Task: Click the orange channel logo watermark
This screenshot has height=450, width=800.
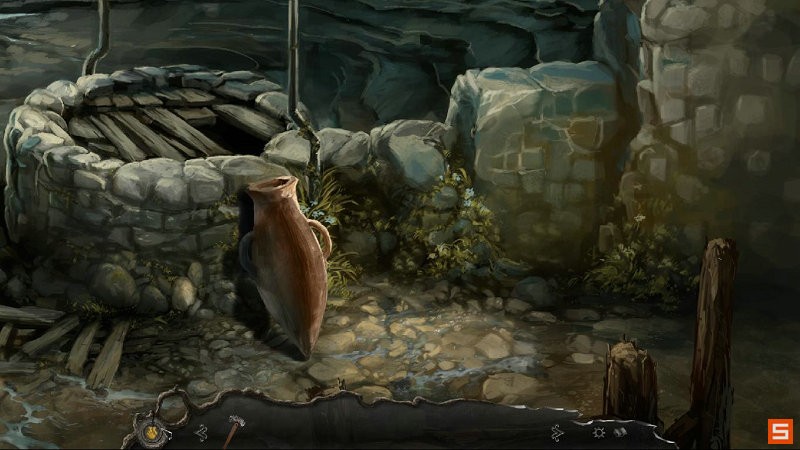Action: (779, 431)
